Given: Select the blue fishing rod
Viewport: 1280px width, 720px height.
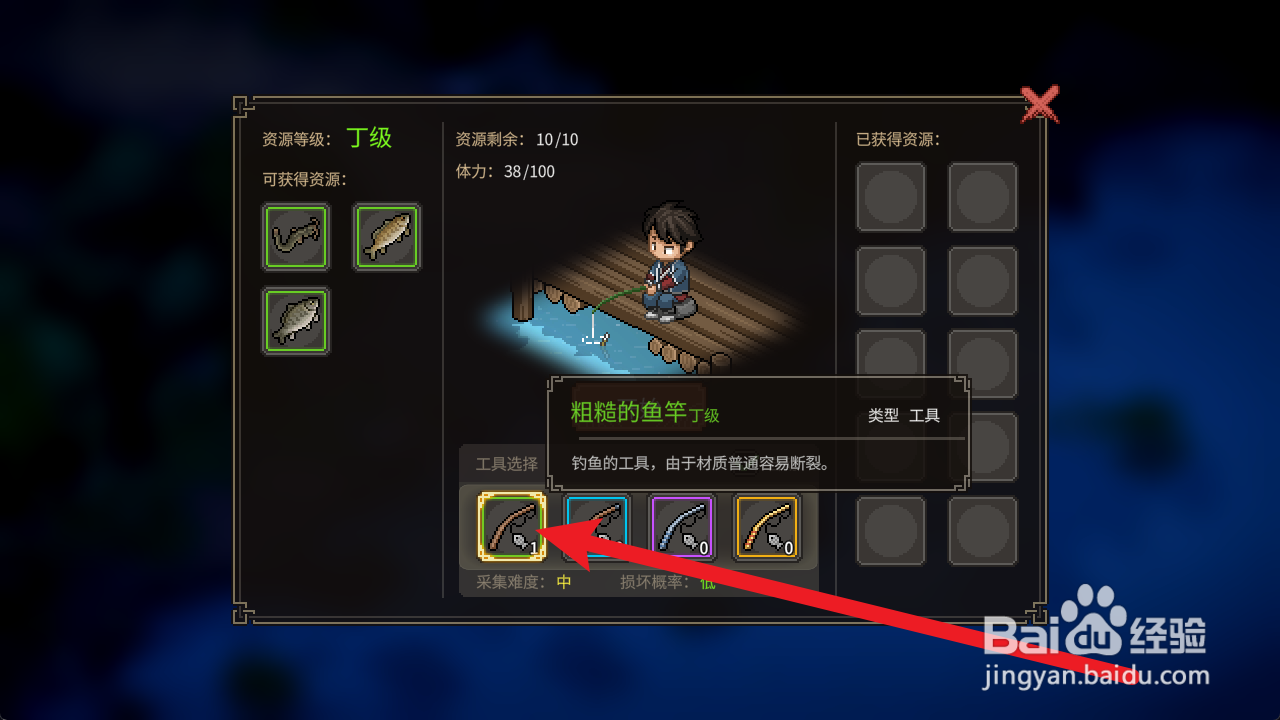Looking at the screenshot, I should (595, 527).
